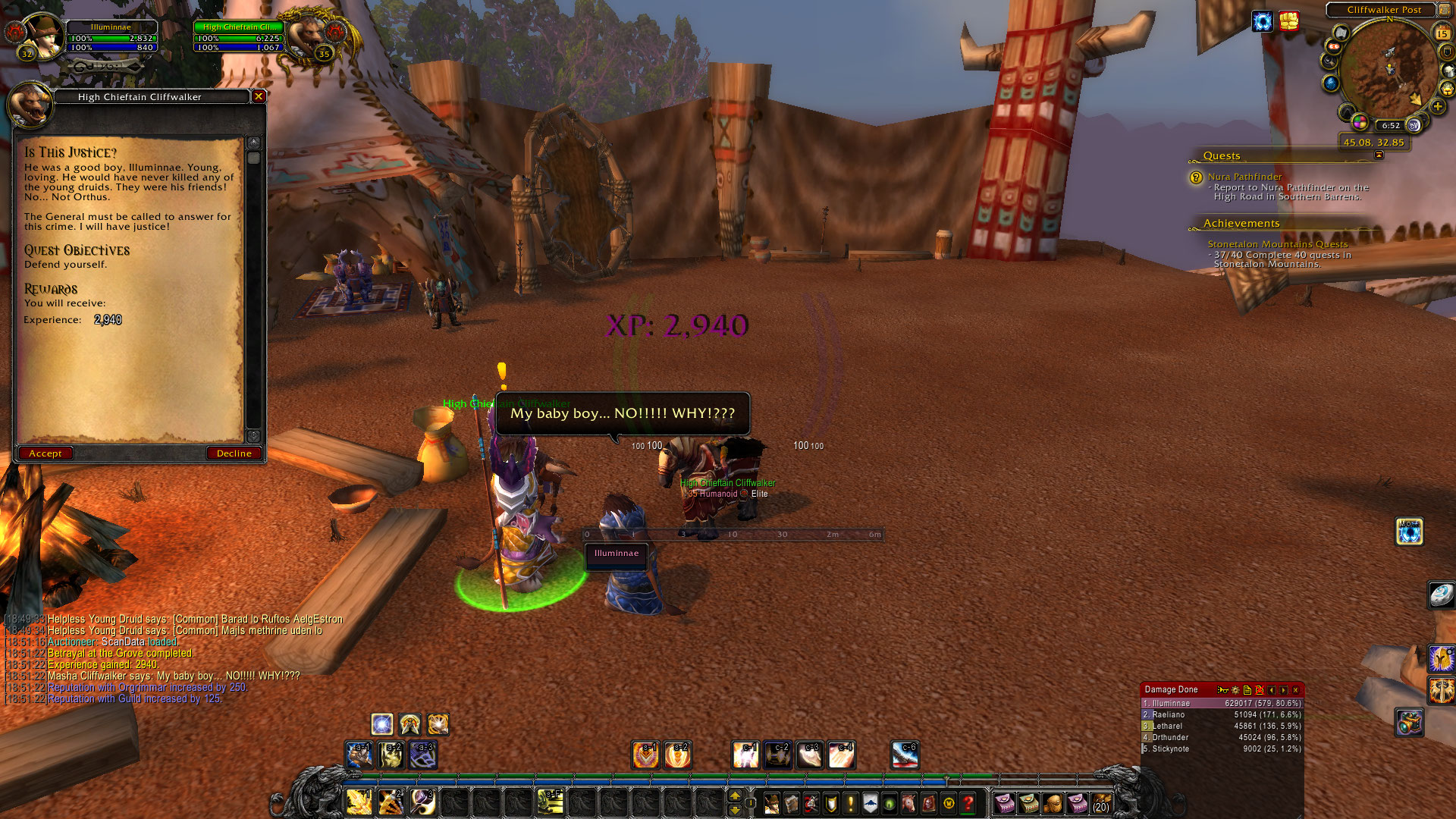Activate the hammer ability in slot 3
Image resolution: width=1456 pixels, height=819 pixels.
422,802
